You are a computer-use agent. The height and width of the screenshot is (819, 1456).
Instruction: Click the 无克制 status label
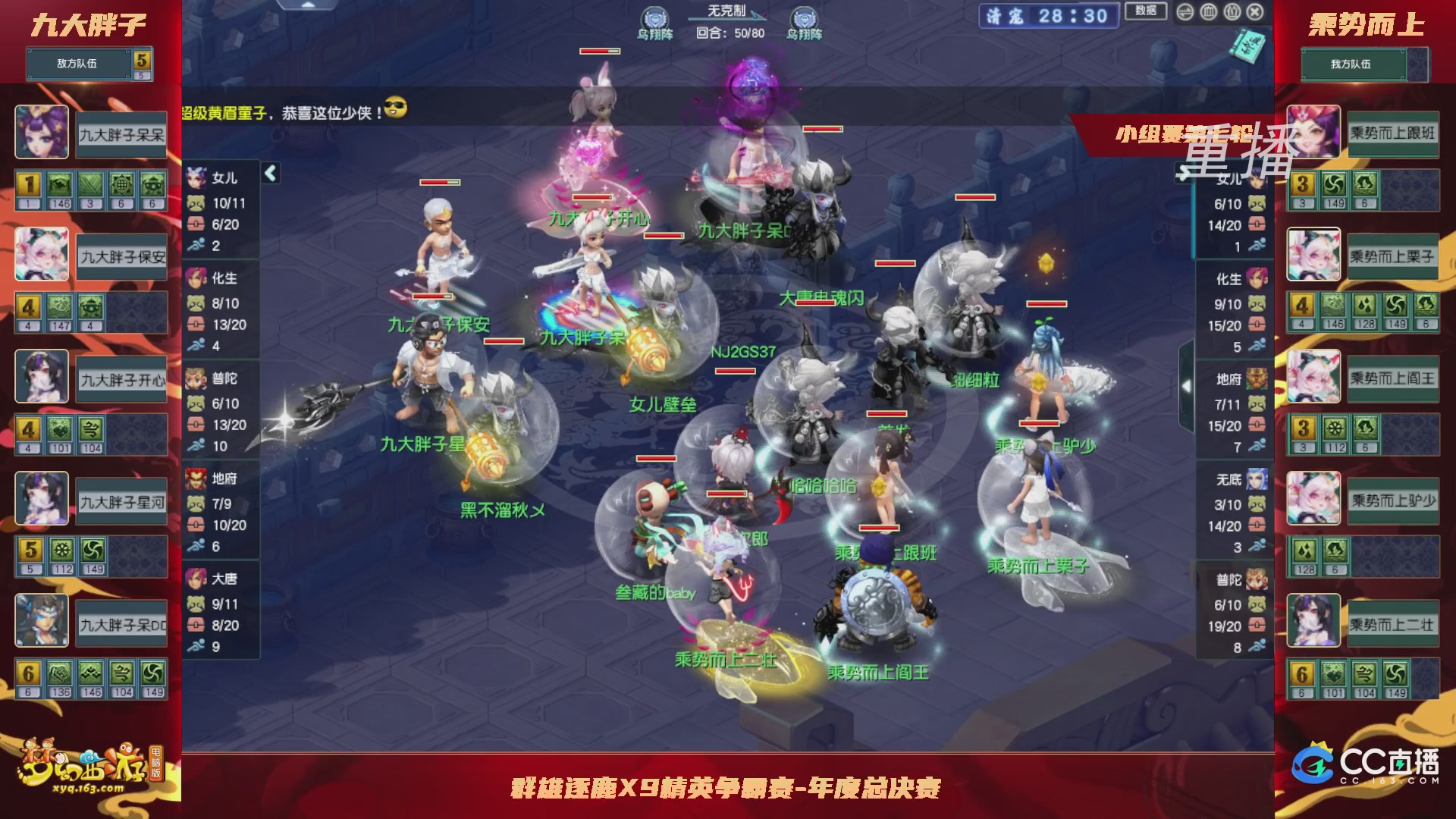point(726,11)
